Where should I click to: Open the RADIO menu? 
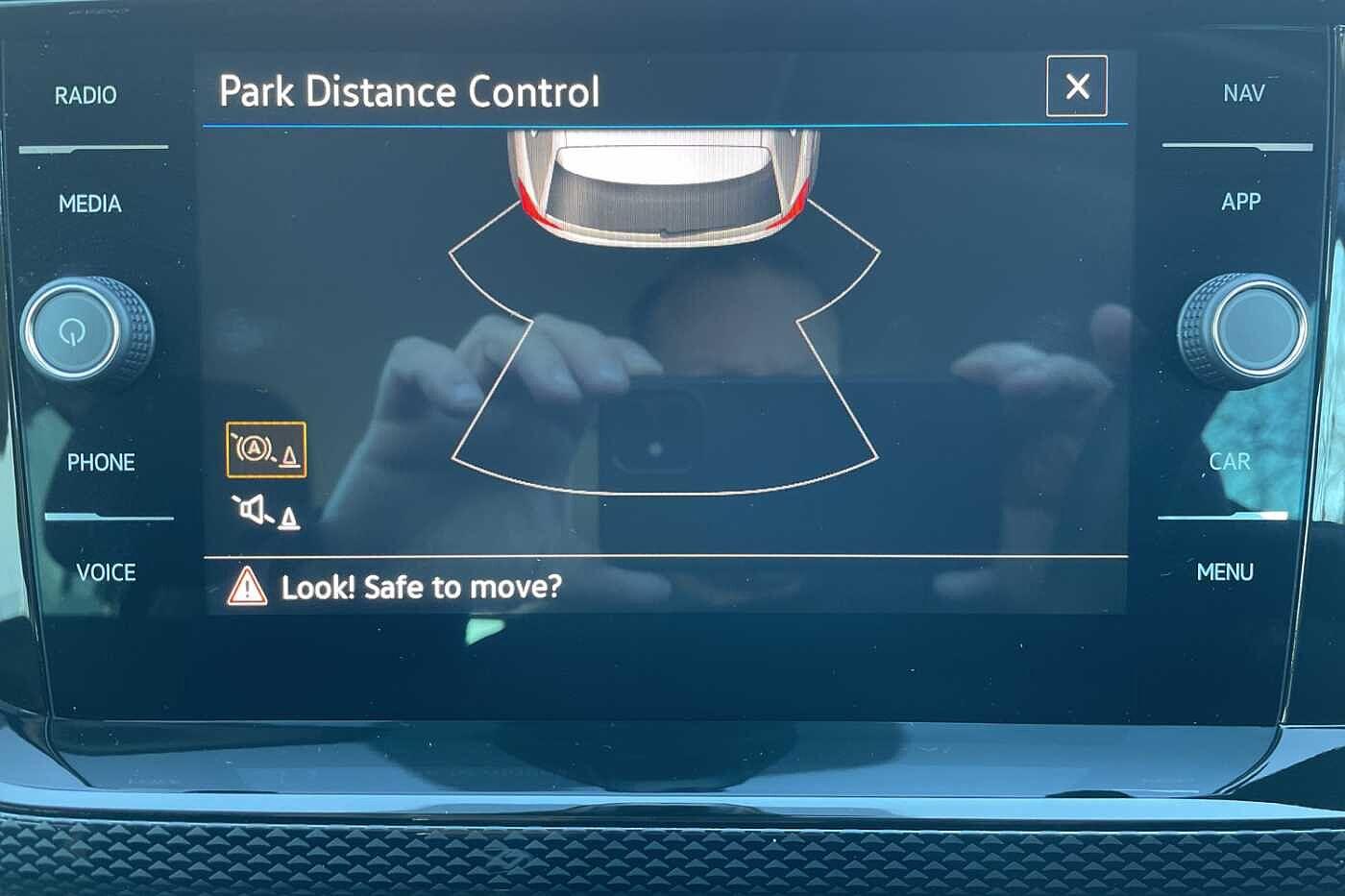tap(86, 96)
